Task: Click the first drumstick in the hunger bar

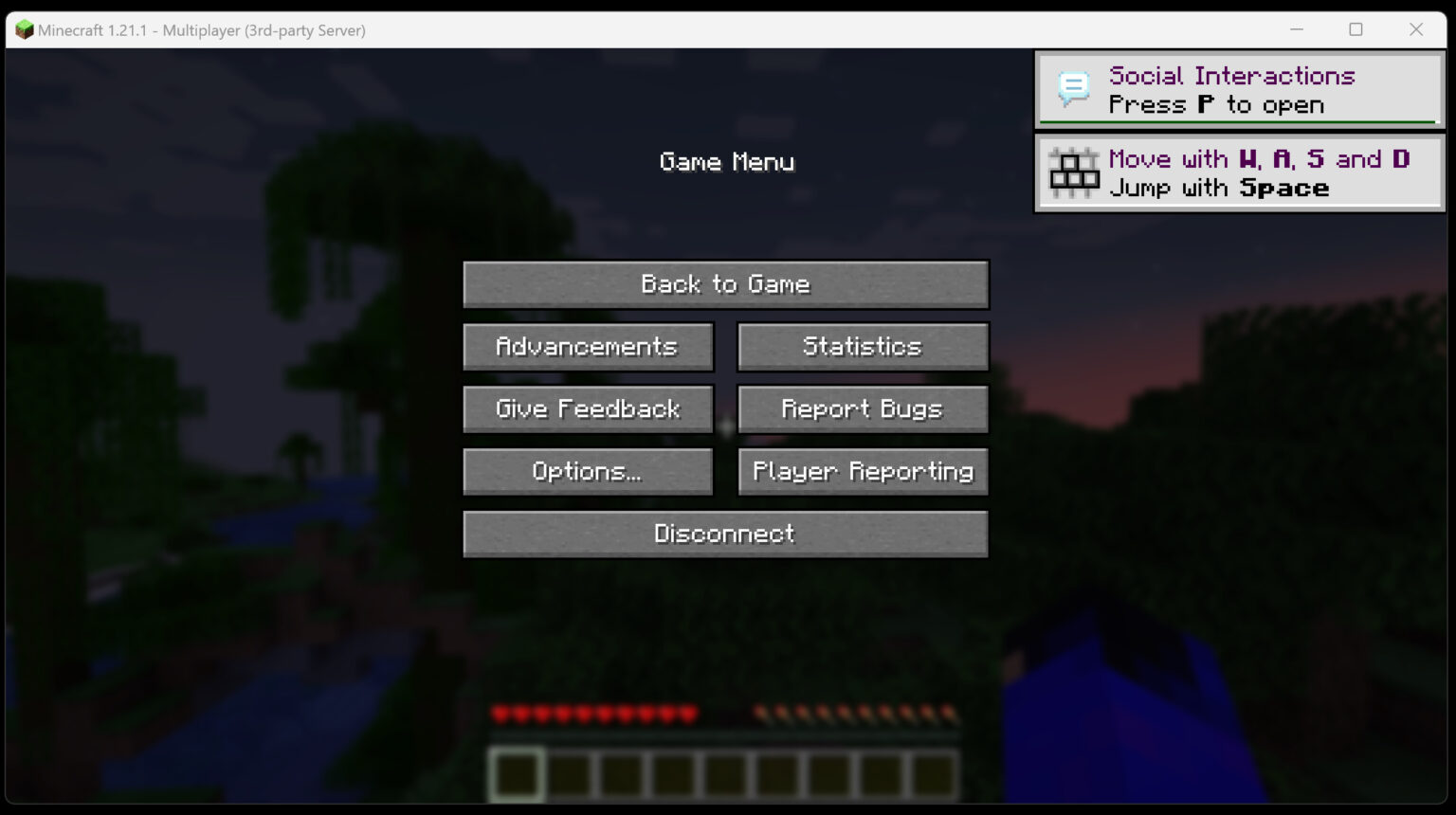Action: 758,711
